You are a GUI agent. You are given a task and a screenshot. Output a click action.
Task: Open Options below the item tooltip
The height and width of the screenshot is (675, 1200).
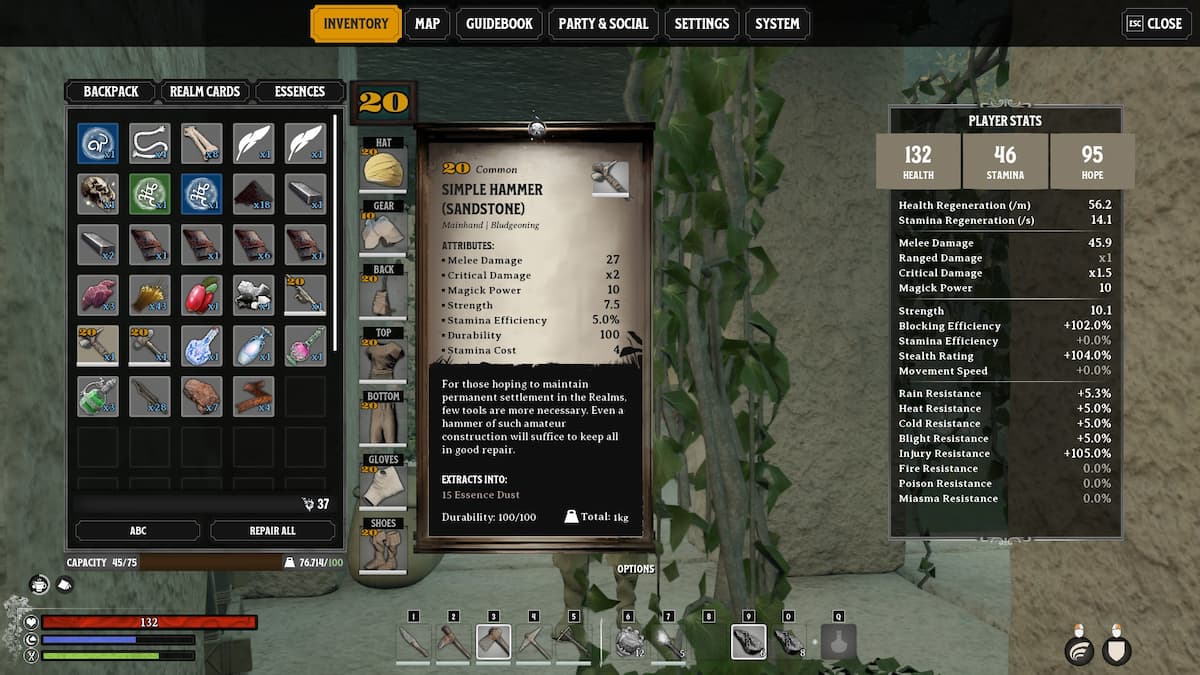pos(636,569)
